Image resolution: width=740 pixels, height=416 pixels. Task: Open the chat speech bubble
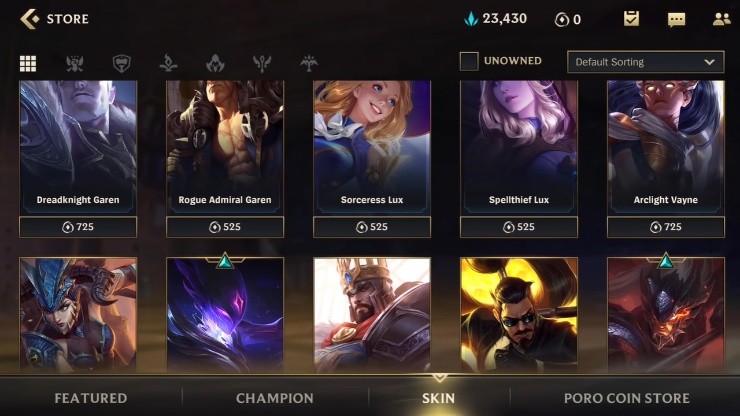(x=676, y=19)
